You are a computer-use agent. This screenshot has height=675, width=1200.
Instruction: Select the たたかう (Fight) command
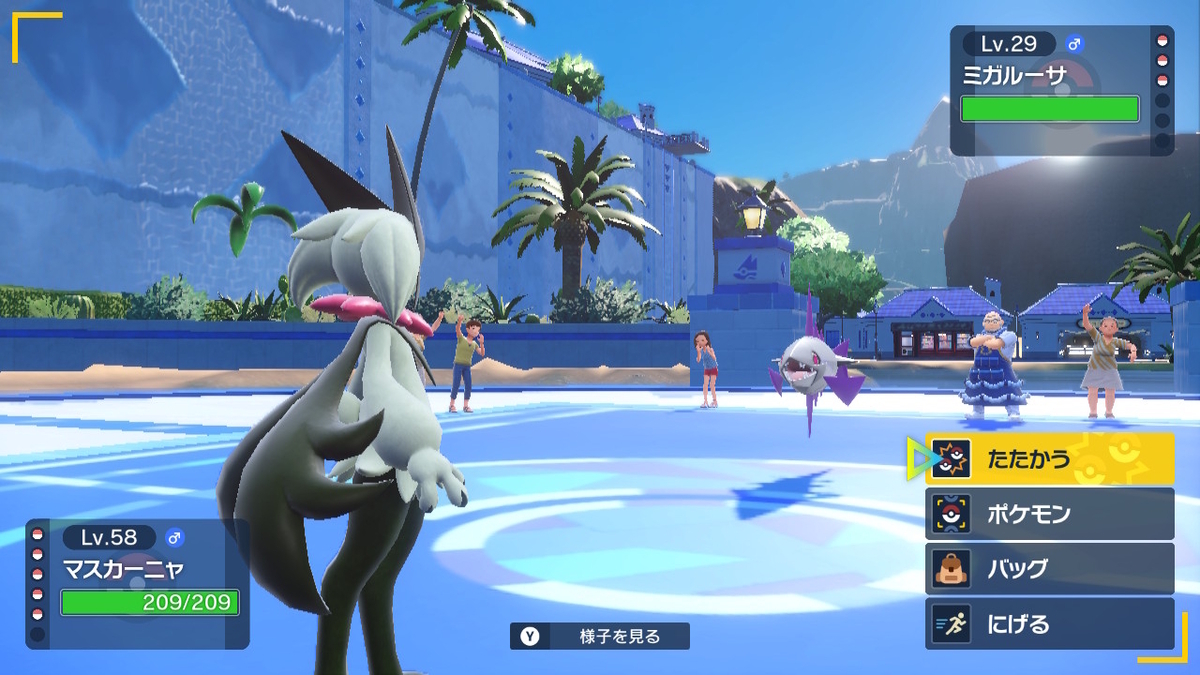1048,460
